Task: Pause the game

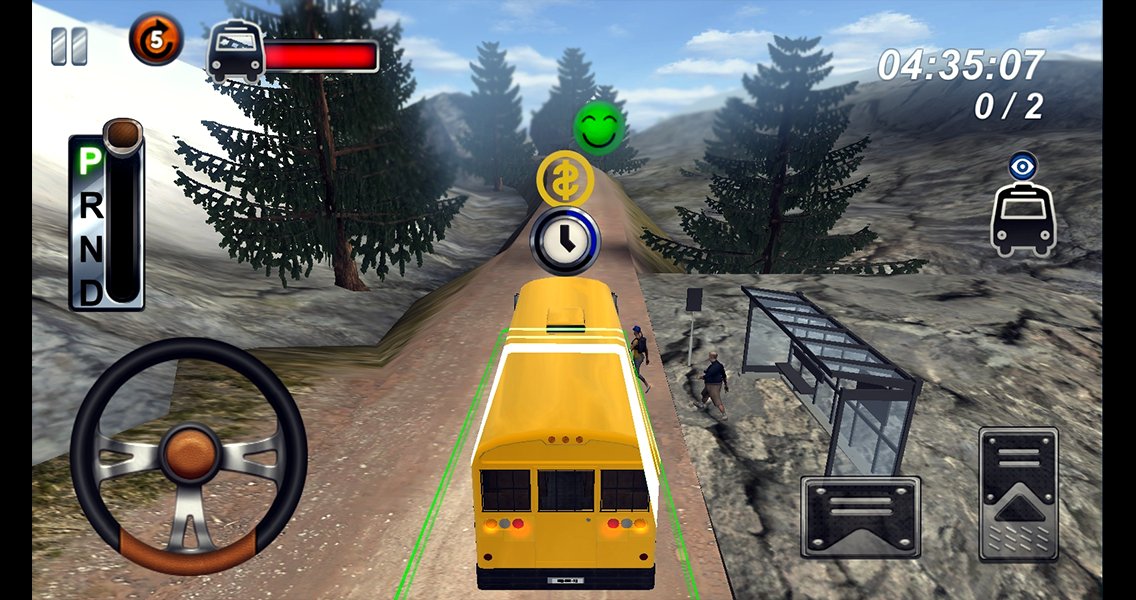Action: 69,46
